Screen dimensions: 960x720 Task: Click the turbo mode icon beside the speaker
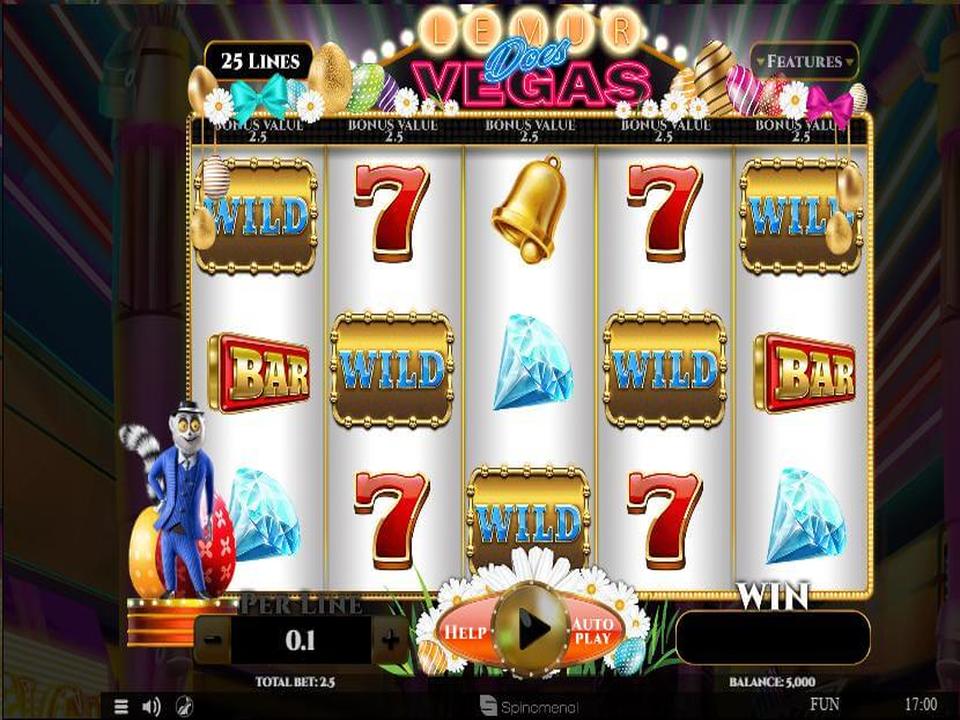[x=185, y=705]
